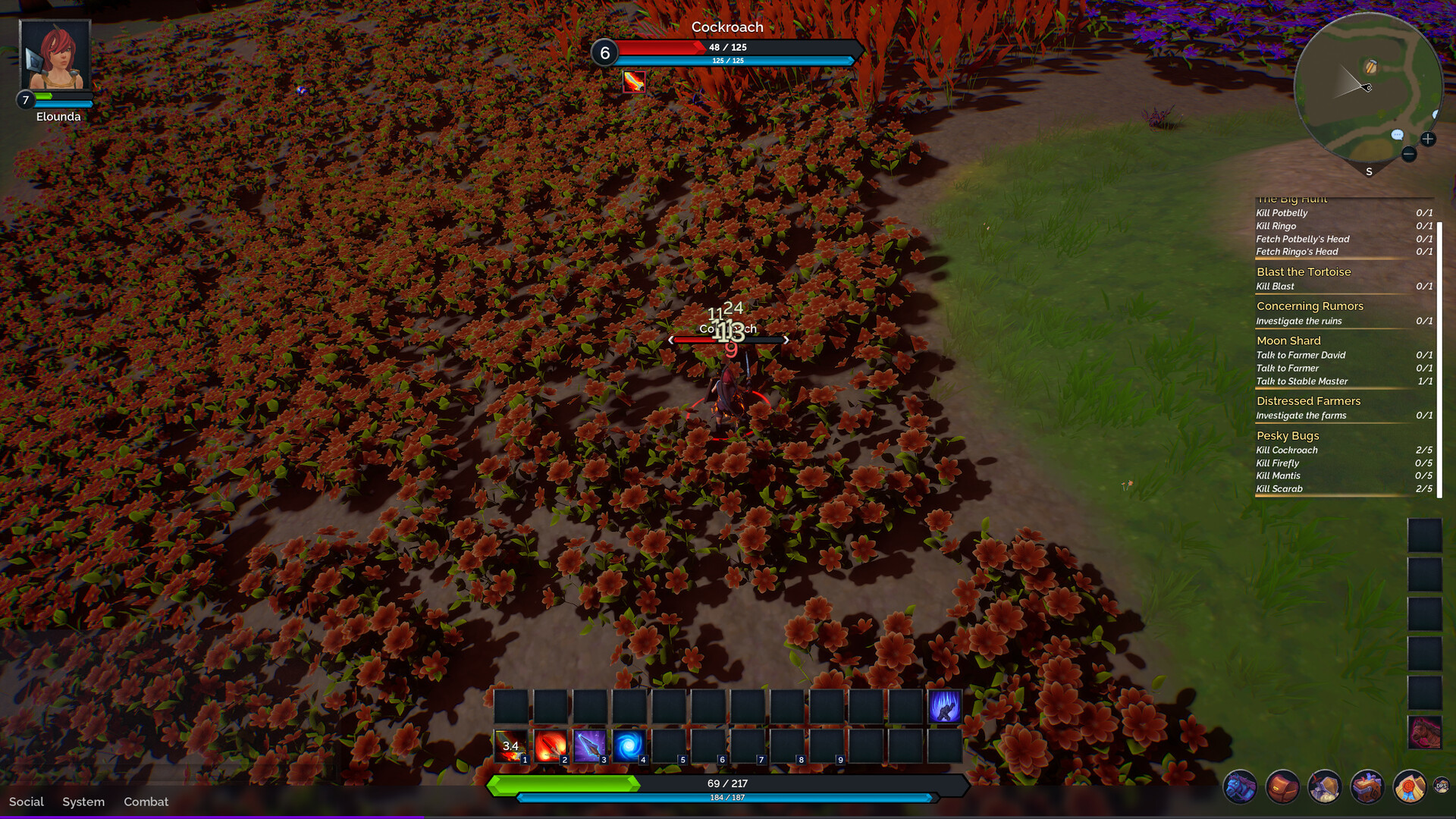Open the sword and shield equipment menu
This screenshot has width=1456, height=819.
[1325, 786]
